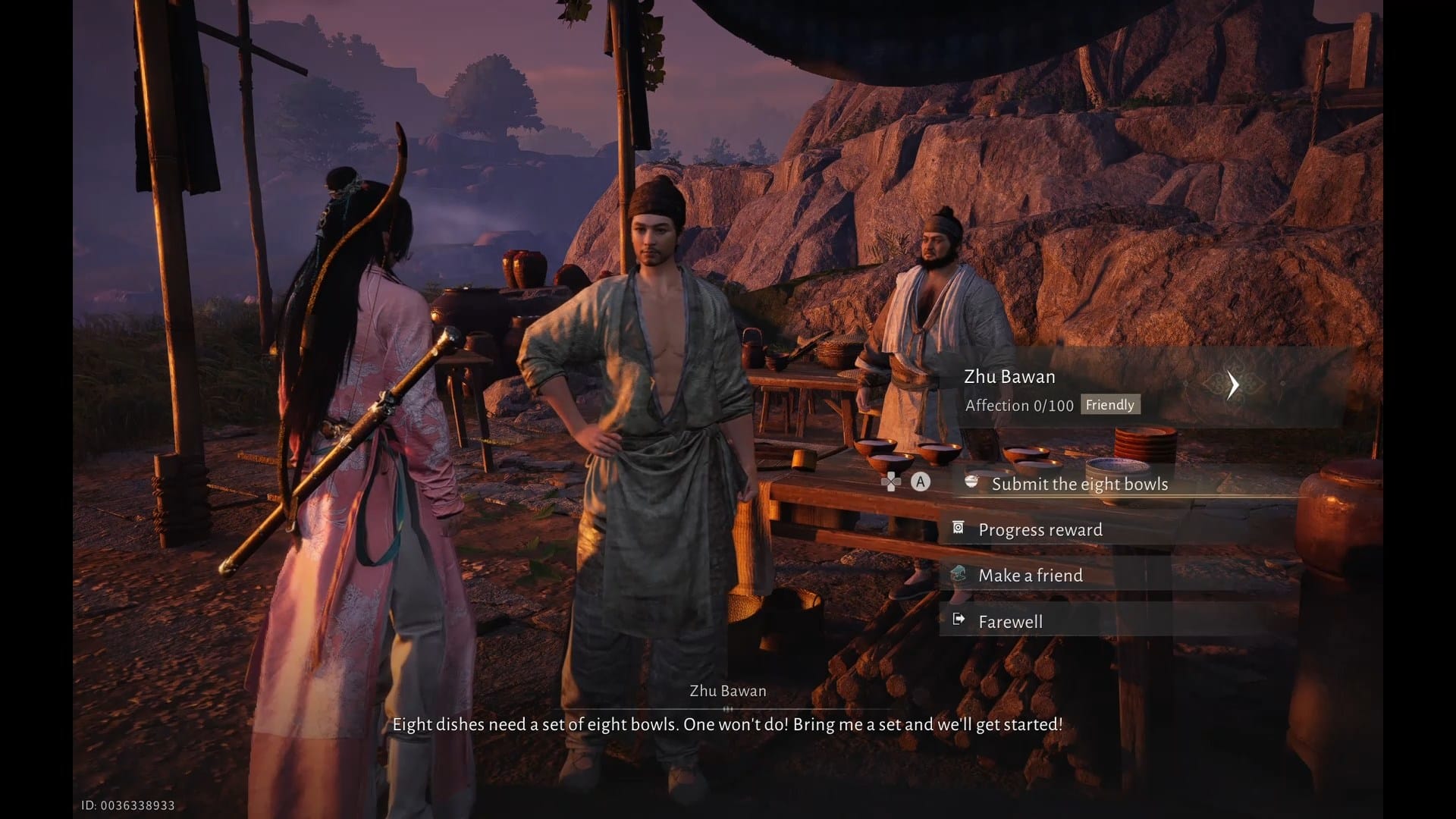This screenshot has width=1456, height=819.
Task: Pick the "Make a friend" option
Action: (x=1030, y=576)
